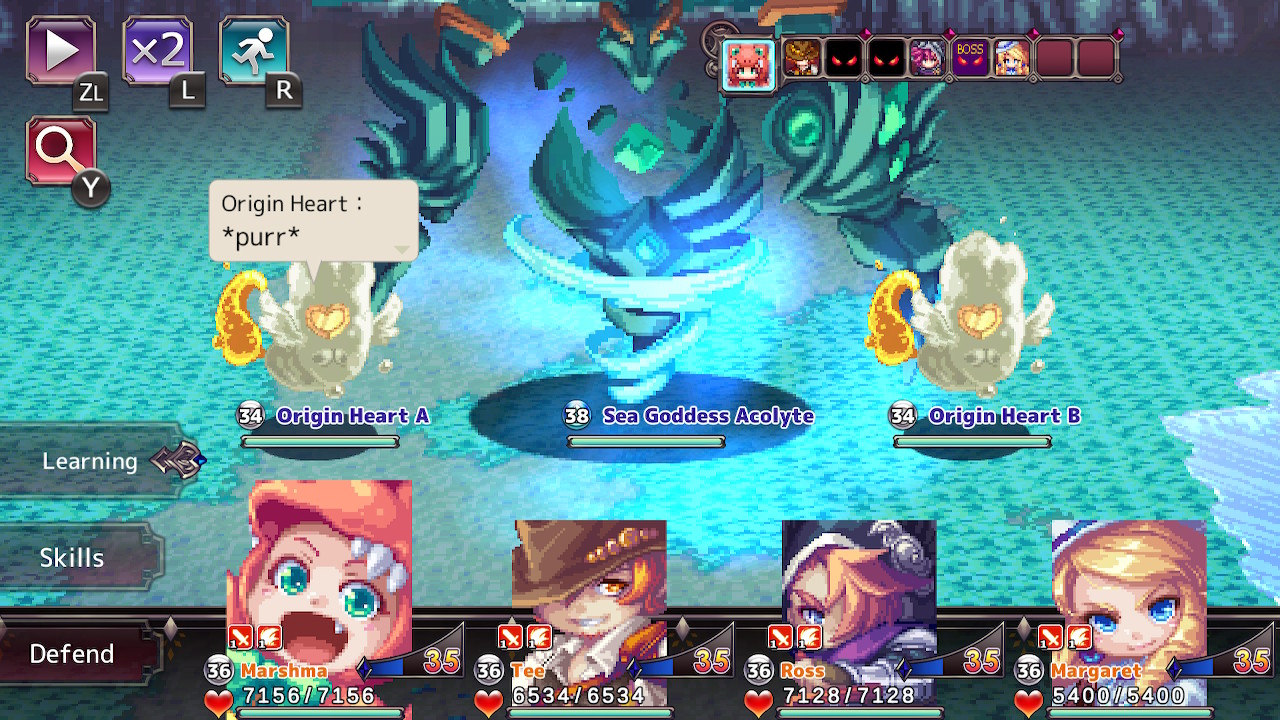1280x720 pixels.
Task: Open the magnifier inspect tool (Y)
Action: [62, 148]
